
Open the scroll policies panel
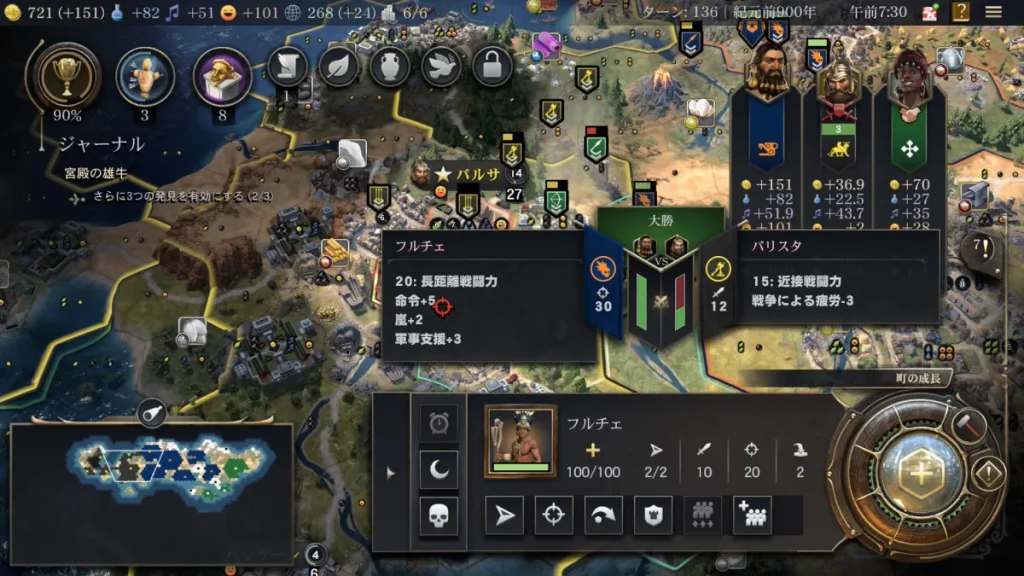(287, 67)
